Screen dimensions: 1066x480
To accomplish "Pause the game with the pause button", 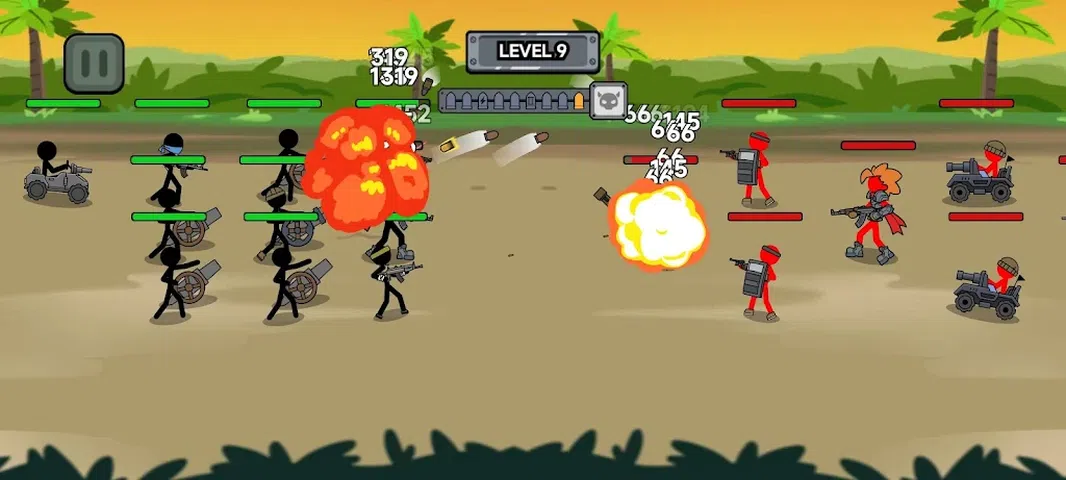I will click(x=94, y=63).
